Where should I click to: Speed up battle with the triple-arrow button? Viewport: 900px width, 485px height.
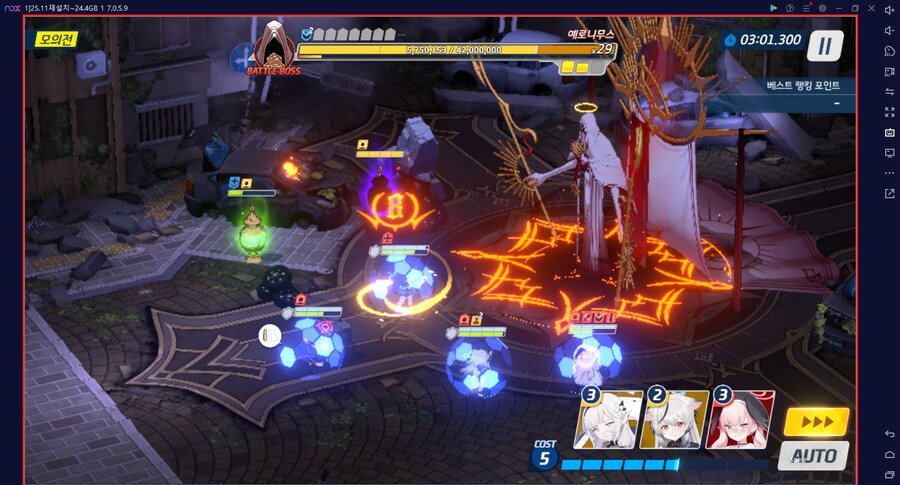pos(816,422)
